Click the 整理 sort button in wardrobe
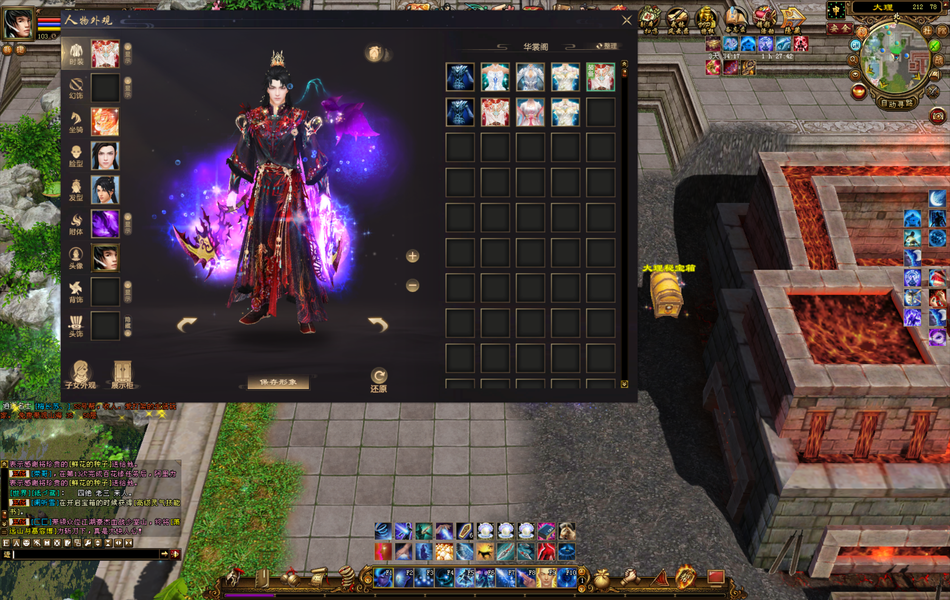Image resolution: width=950 pixels, height=600 pixels. [607, 46]
